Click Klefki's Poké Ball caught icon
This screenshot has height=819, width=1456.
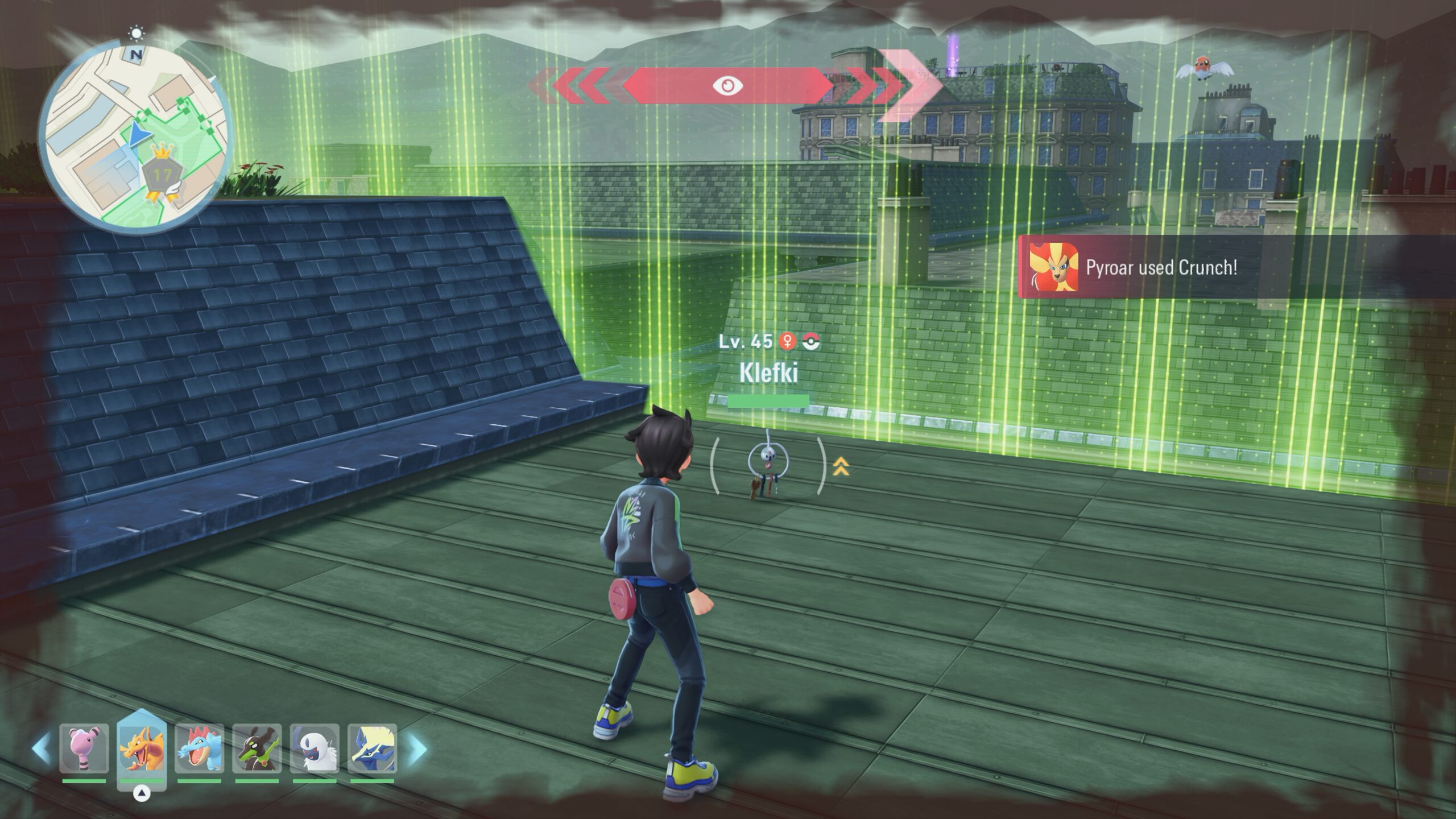(x=811, y=341)
